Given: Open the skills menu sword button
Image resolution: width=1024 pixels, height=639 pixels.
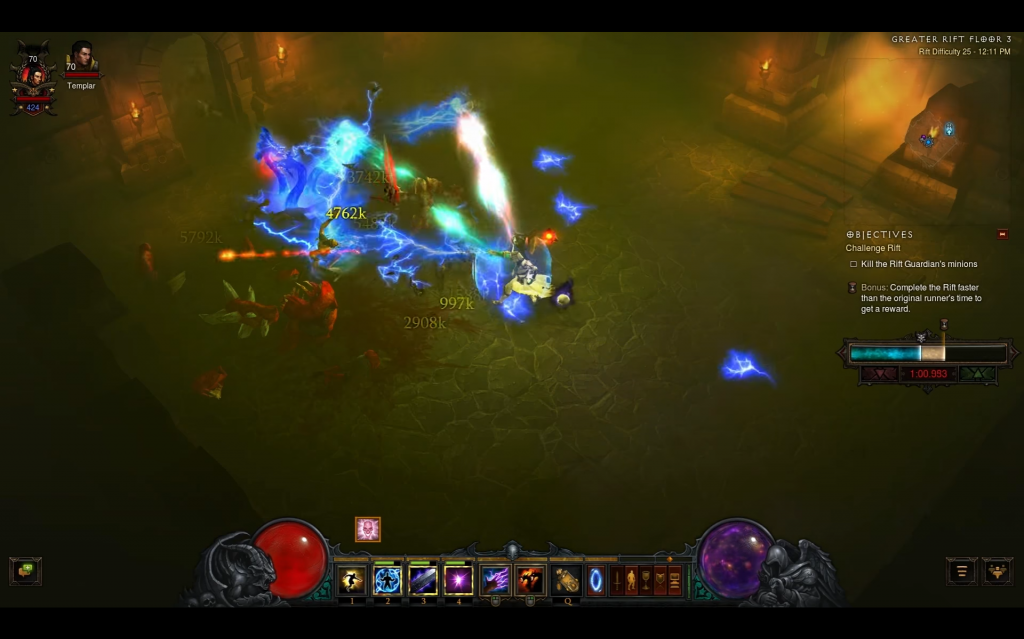Looking at the screenshot, I should [617, 580].
